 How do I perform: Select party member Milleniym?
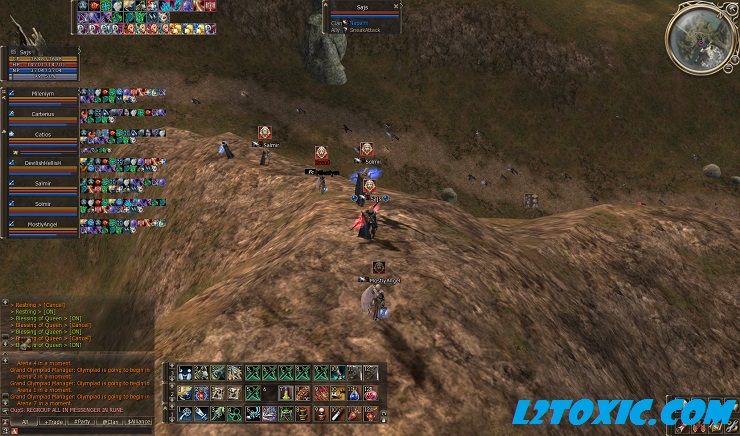tap(43, 94)
